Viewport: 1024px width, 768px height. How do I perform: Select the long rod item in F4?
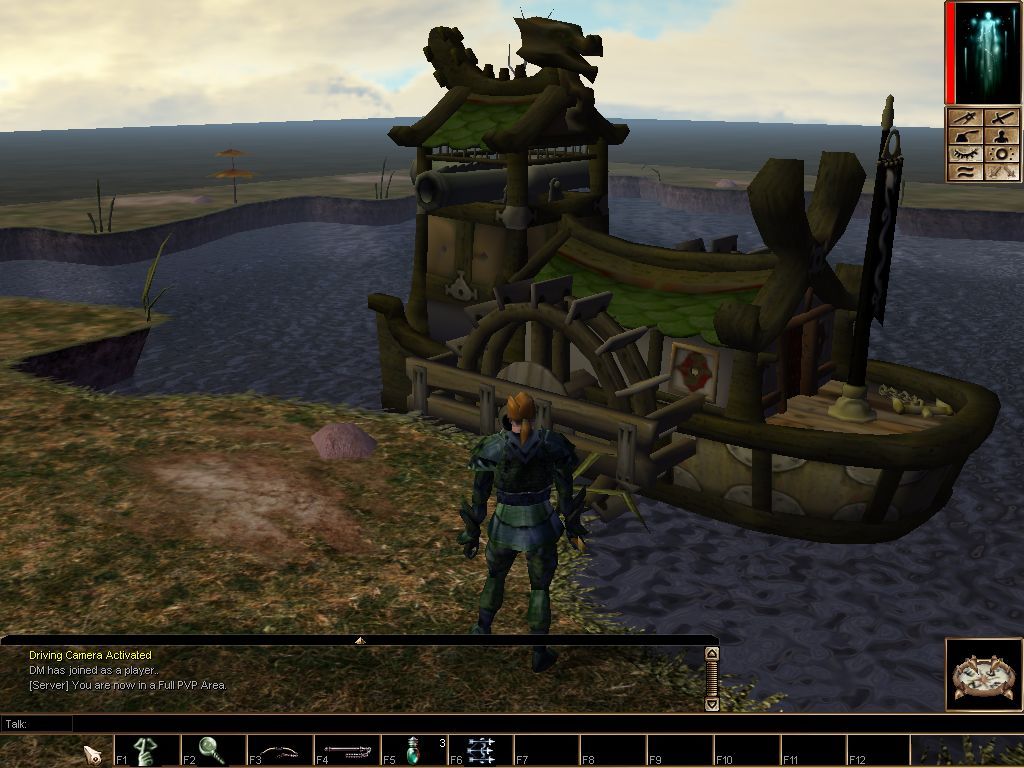(347, 750)
